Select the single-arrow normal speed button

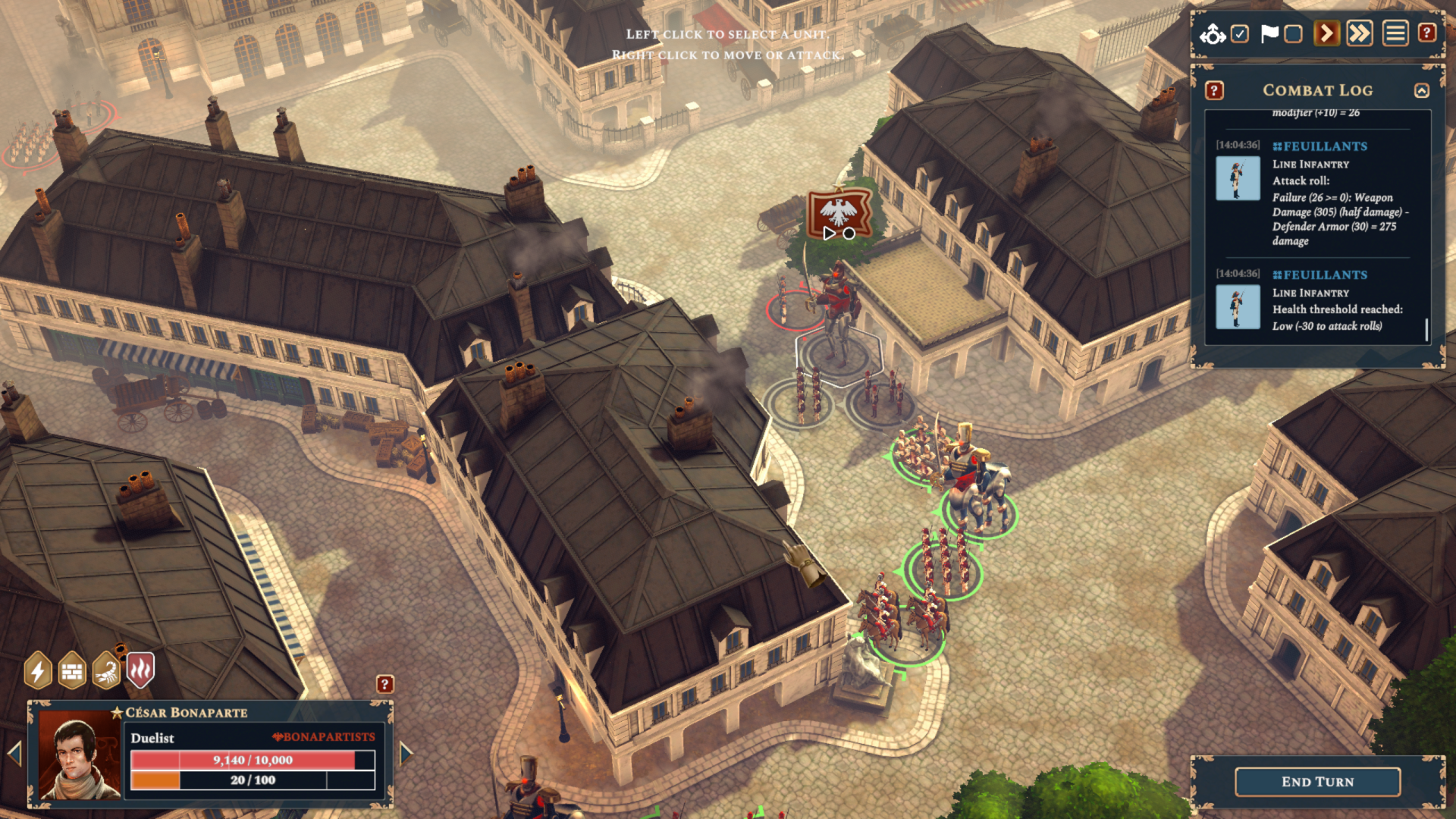(x=1326, y=34)
